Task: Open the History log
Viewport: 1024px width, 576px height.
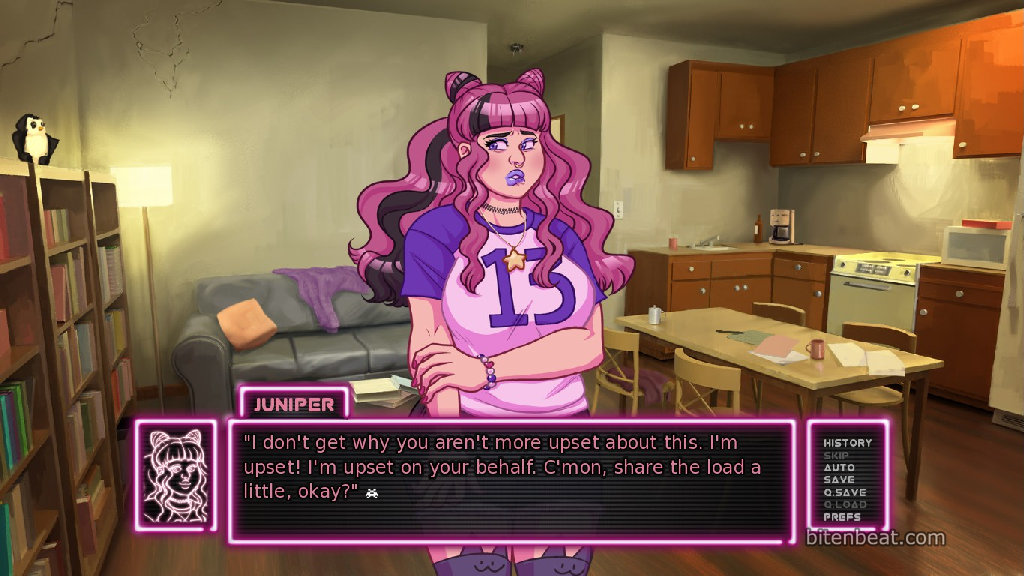Action: (x=847, y=442)
